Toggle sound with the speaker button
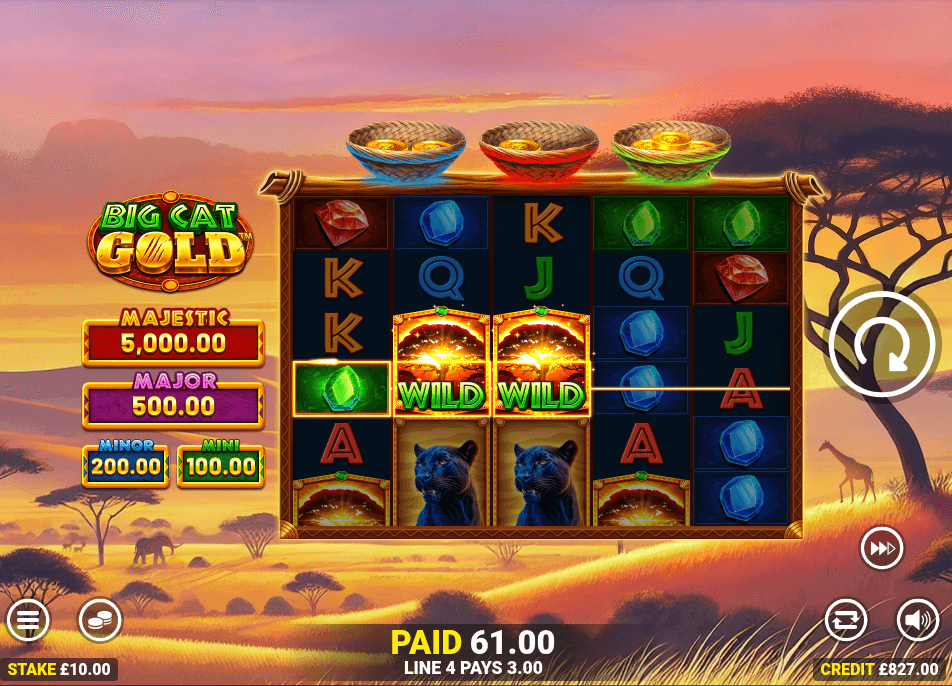This screenshot has height=686, width=952. pyautogui.click(x=917, y=621)
